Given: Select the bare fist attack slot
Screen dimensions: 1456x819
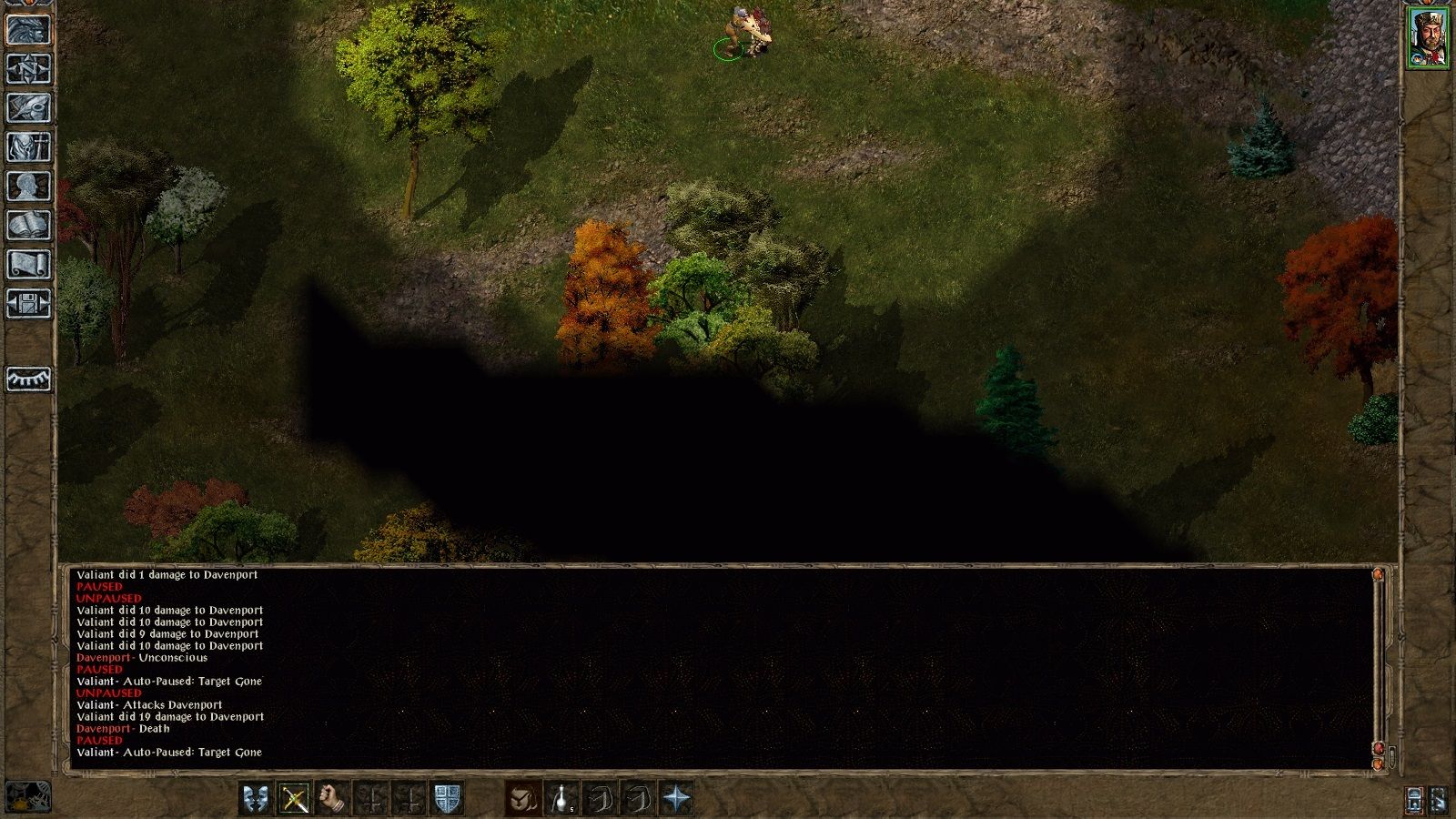Looking at the screenshot, I should [332, 799].
